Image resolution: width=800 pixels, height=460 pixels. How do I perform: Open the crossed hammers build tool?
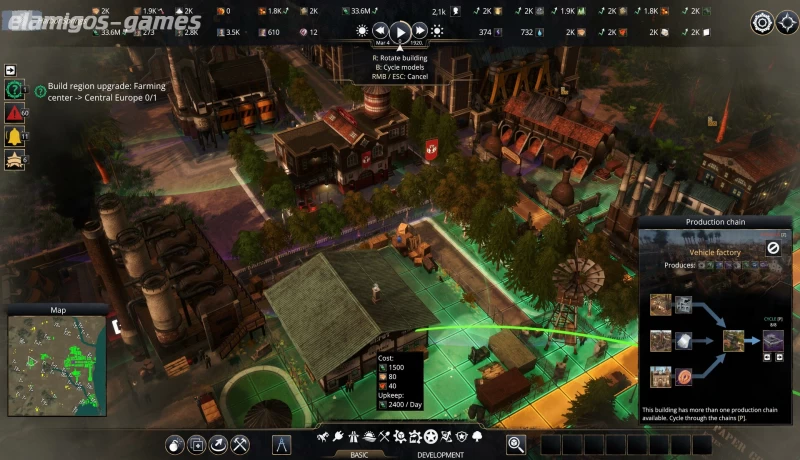pos(241,443)
